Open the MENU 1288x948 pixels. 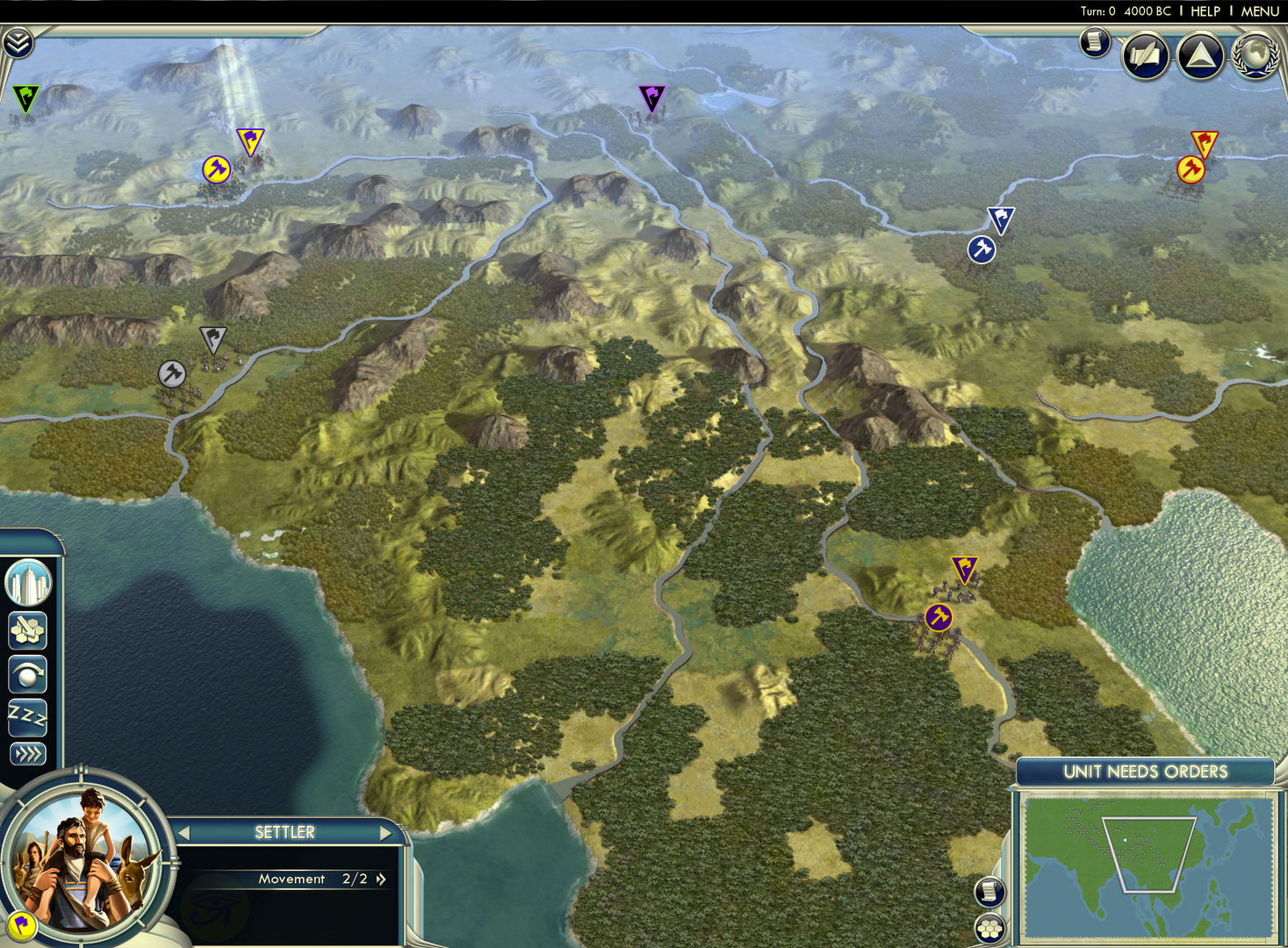pos(1259,11)
